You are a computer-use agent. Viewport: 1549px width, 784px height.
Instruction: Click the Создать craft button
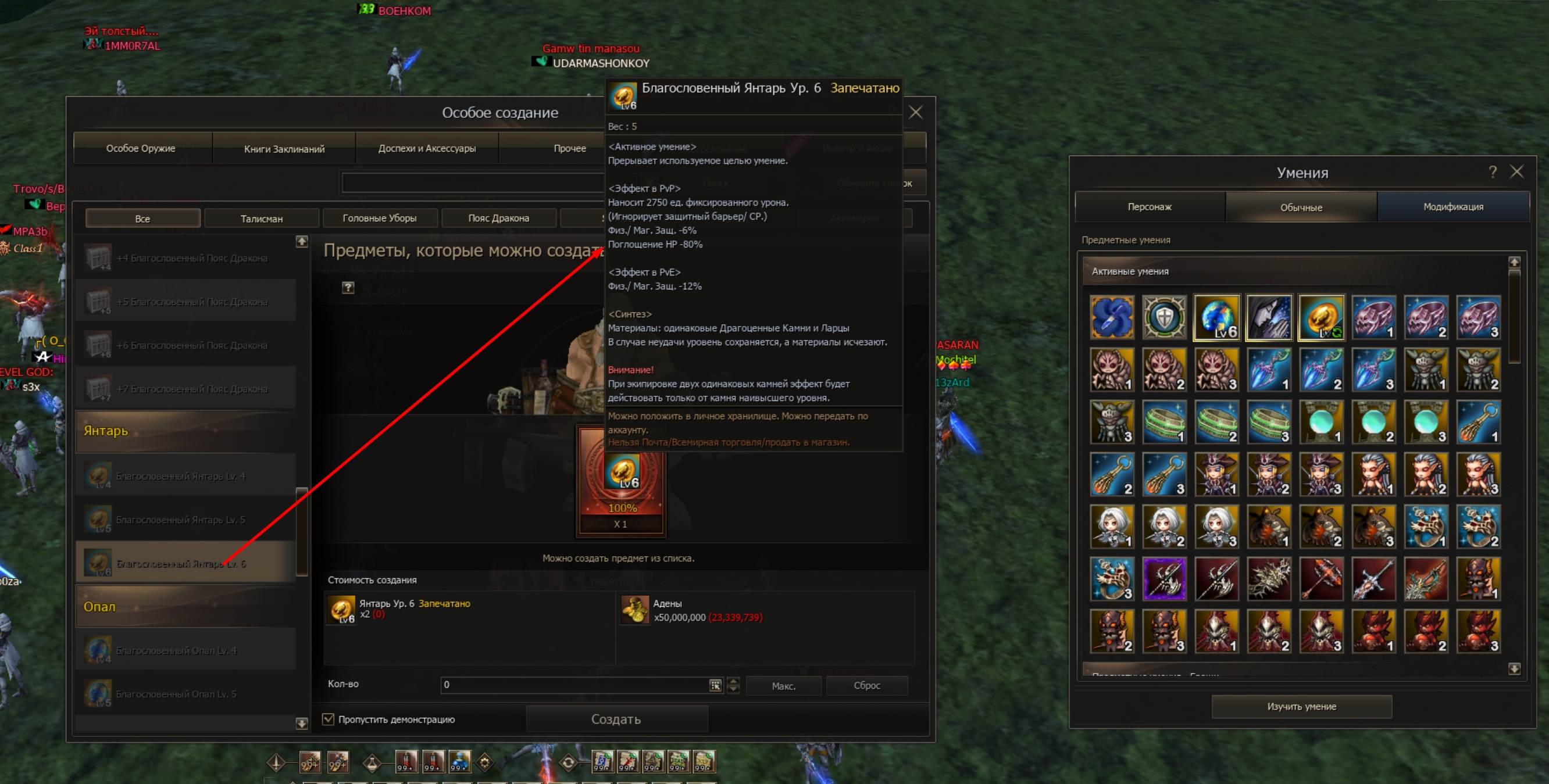616,719
